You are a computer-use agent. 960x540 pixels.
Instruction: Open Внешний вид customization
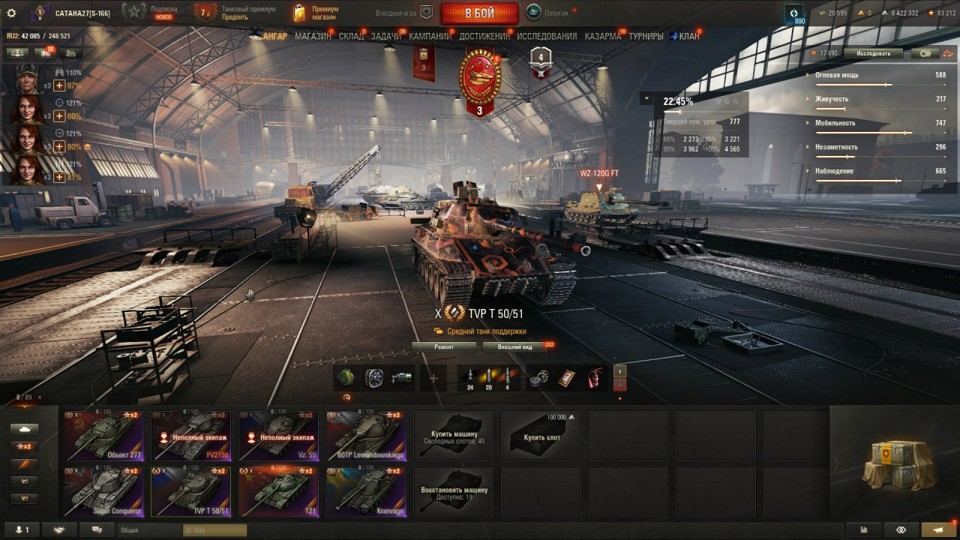(515, 347)
